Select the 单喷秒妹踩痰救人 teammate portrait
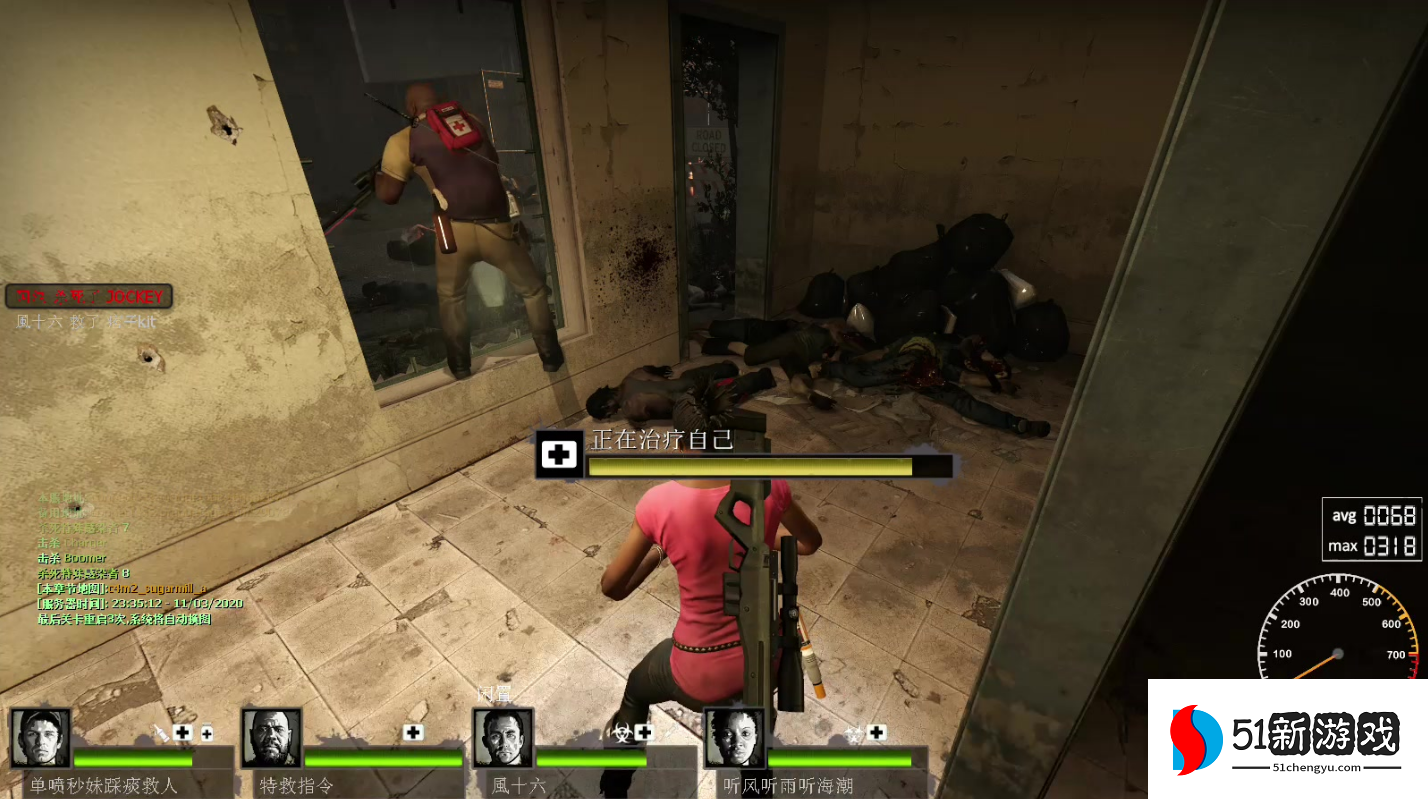 [x=41, y=738]
